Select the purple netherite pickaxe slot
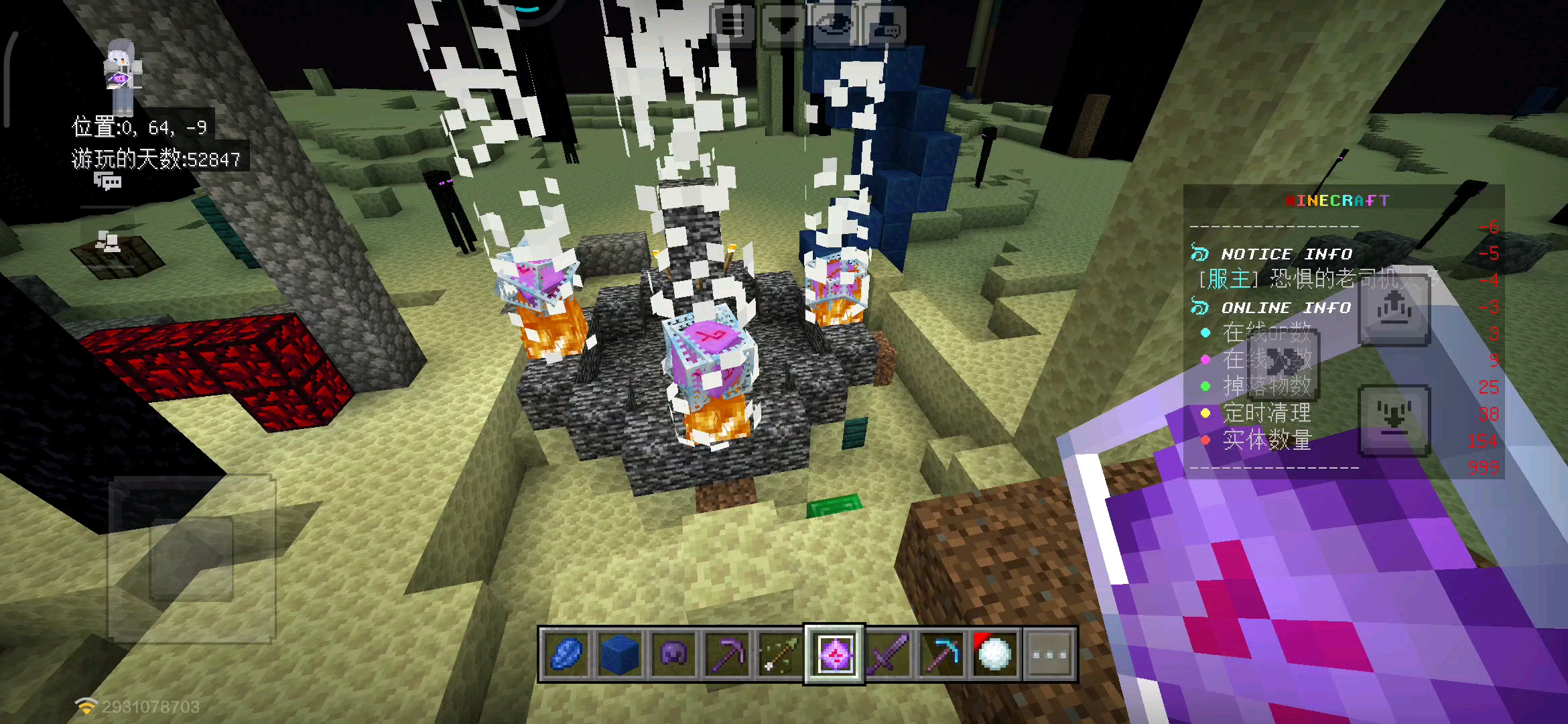Screen dimensions: 1568x724 click(727, 654)
